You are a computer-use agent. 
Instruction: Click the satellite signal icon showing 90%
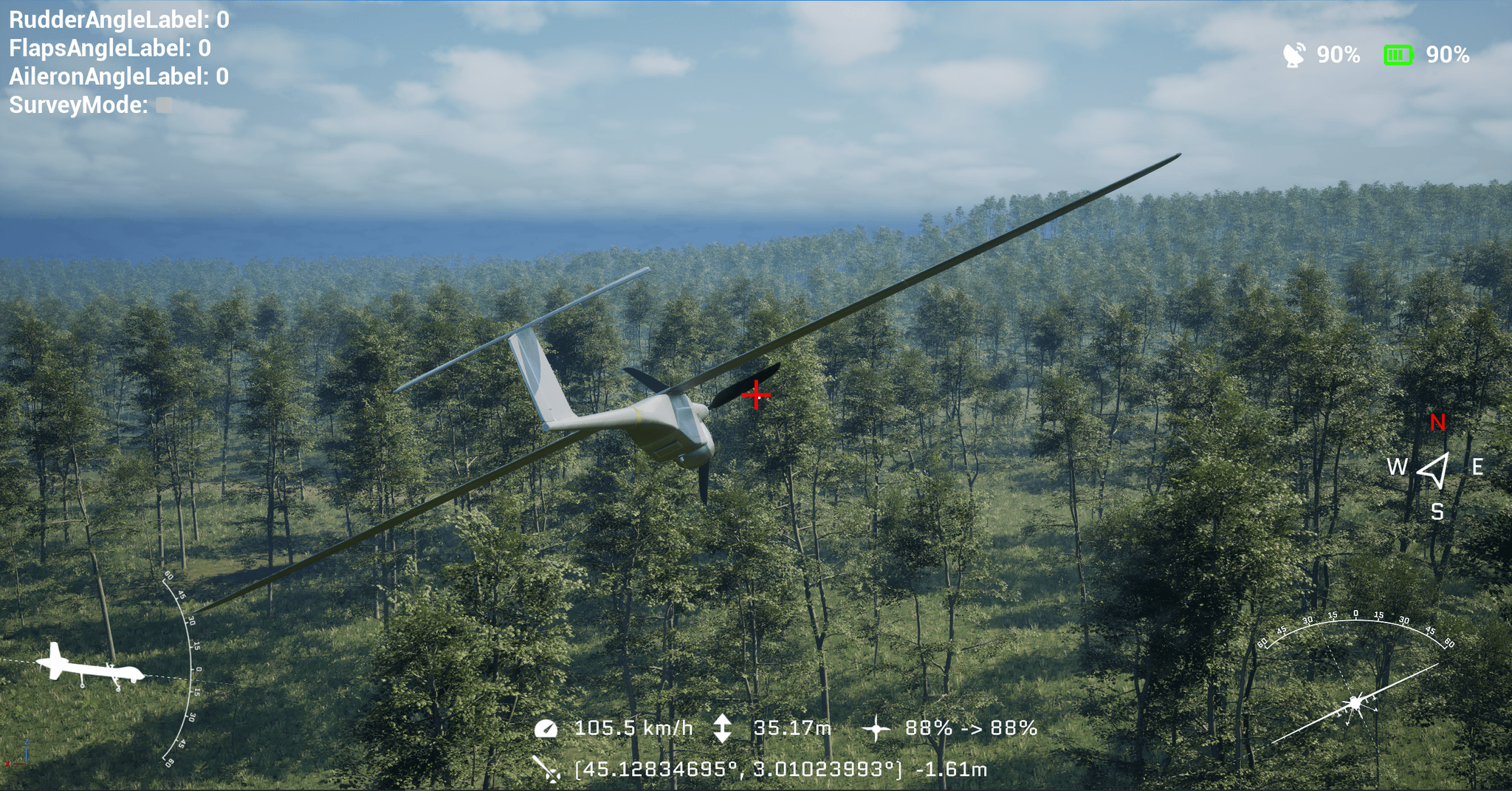(x=1293, y=55)
